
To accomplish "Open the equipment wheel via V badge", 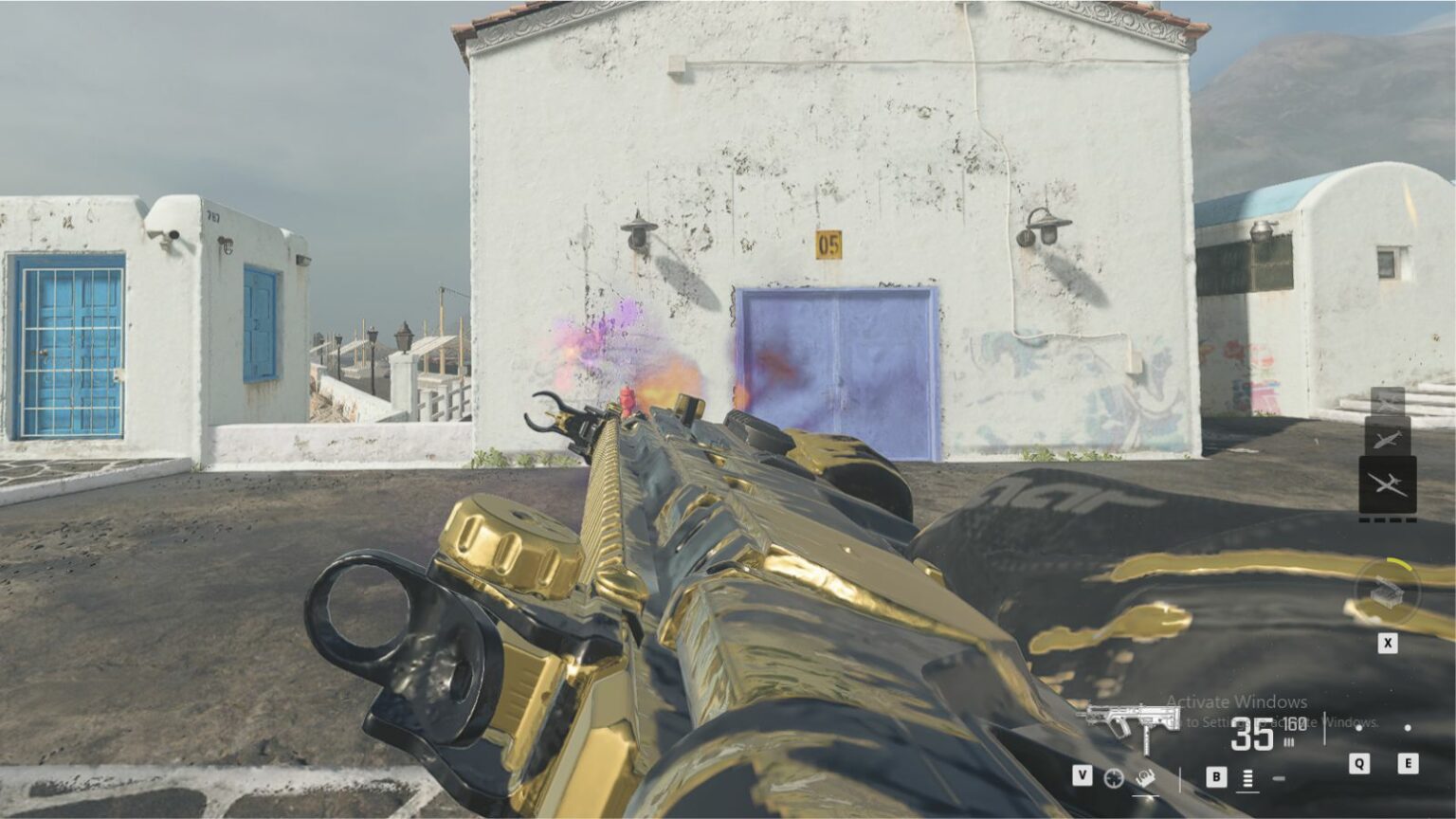I will [x=1083, y=774].
